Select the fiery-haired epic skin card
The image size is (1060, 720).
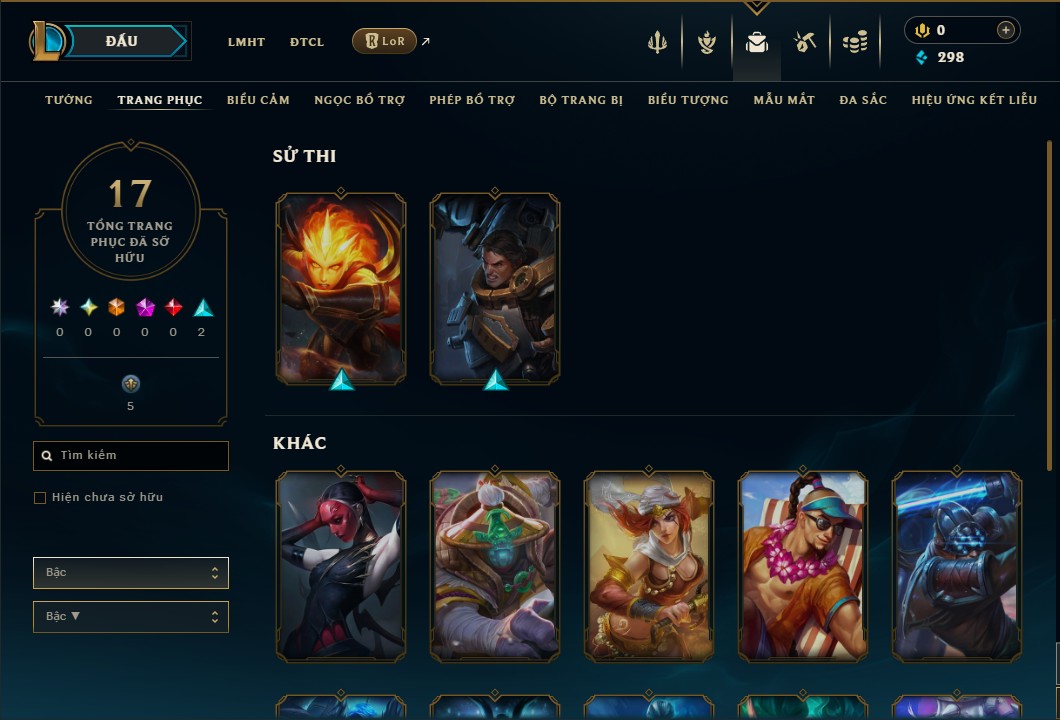pyautogui.click(x=341, y=288)
